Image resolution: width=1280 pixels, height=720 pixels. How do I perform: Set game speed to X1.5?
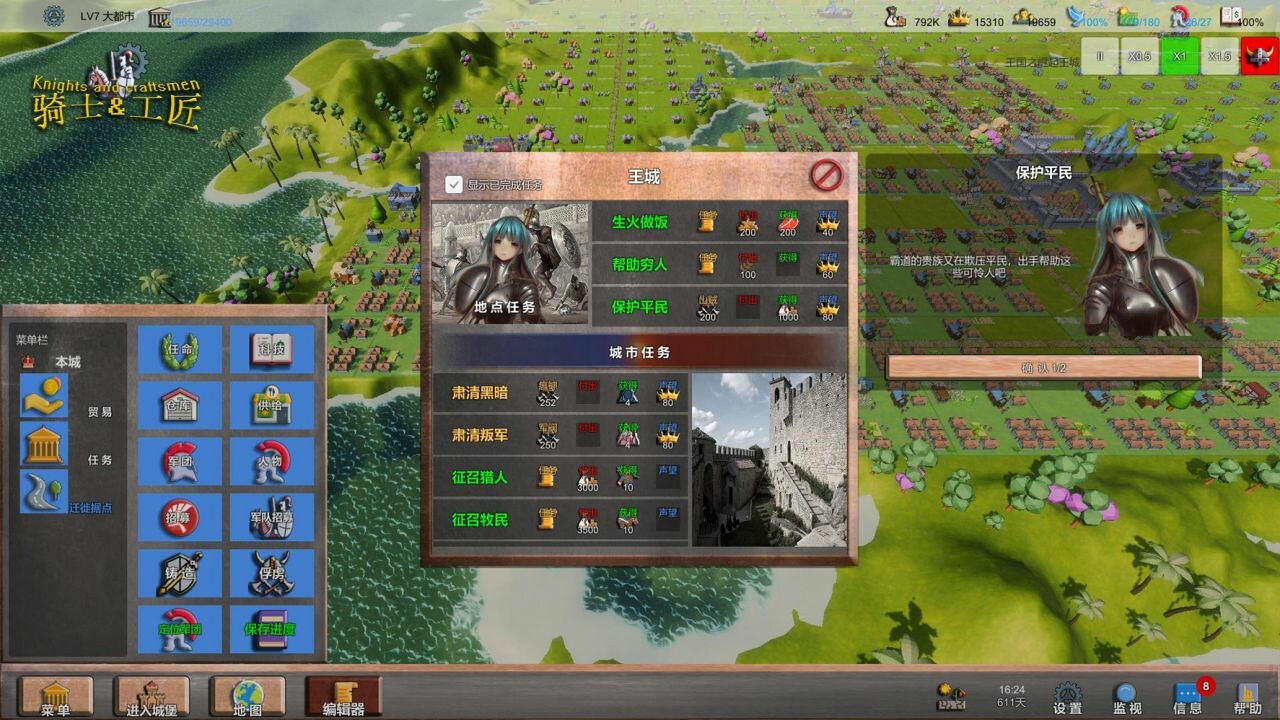tap(1220, 57)
